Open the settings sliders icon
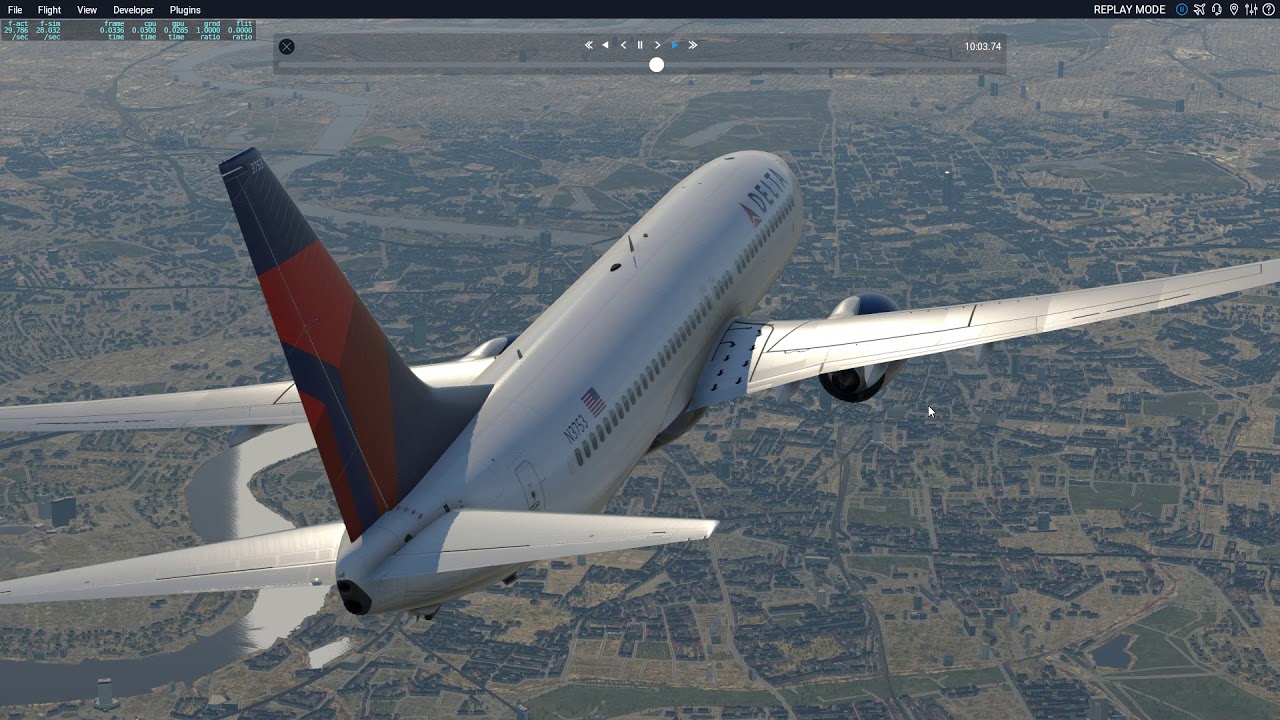This screenshot has height=720, width=1280. click(1251, 10)
